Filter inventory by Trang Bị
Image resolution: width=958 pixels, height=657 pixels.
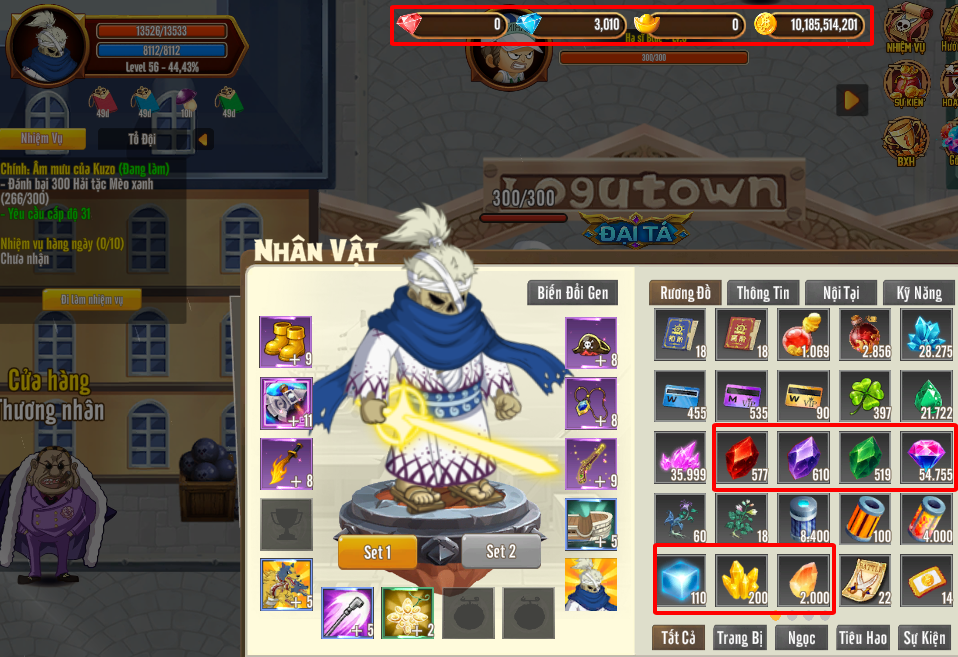(740, 637)
